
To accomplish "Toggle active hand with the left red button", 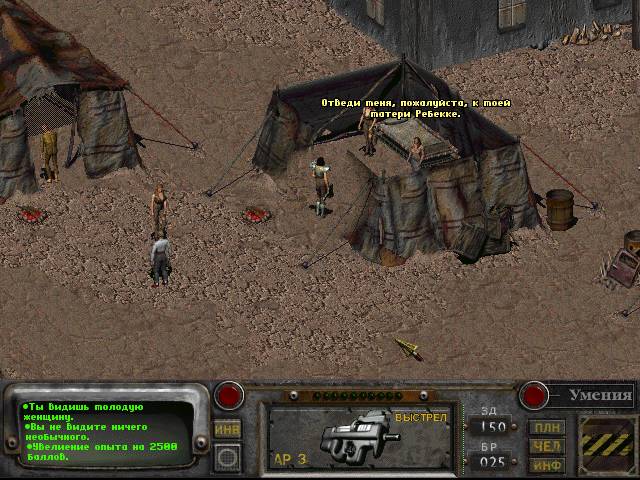I will [230, 395].
